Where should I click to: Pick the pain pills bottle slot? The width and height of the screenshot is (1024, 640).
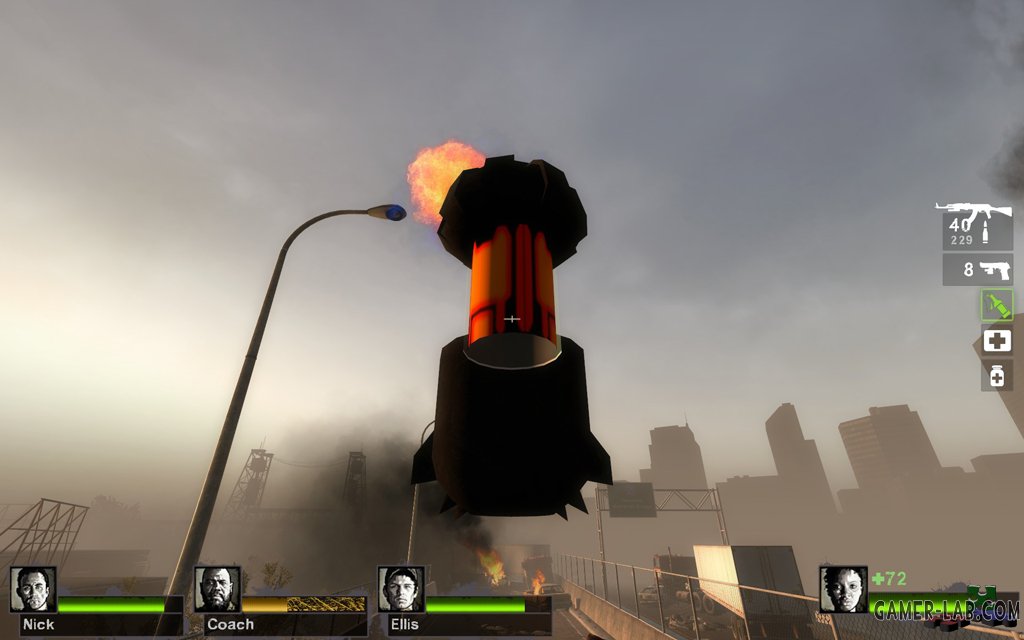click(x=996, y=375)
